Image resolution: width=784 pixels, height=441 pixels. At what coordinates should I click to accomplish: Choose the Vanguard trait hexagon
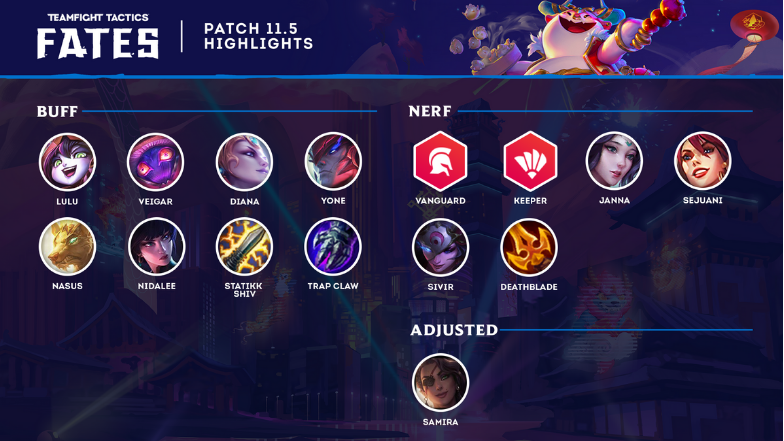[x=440, y=161]
